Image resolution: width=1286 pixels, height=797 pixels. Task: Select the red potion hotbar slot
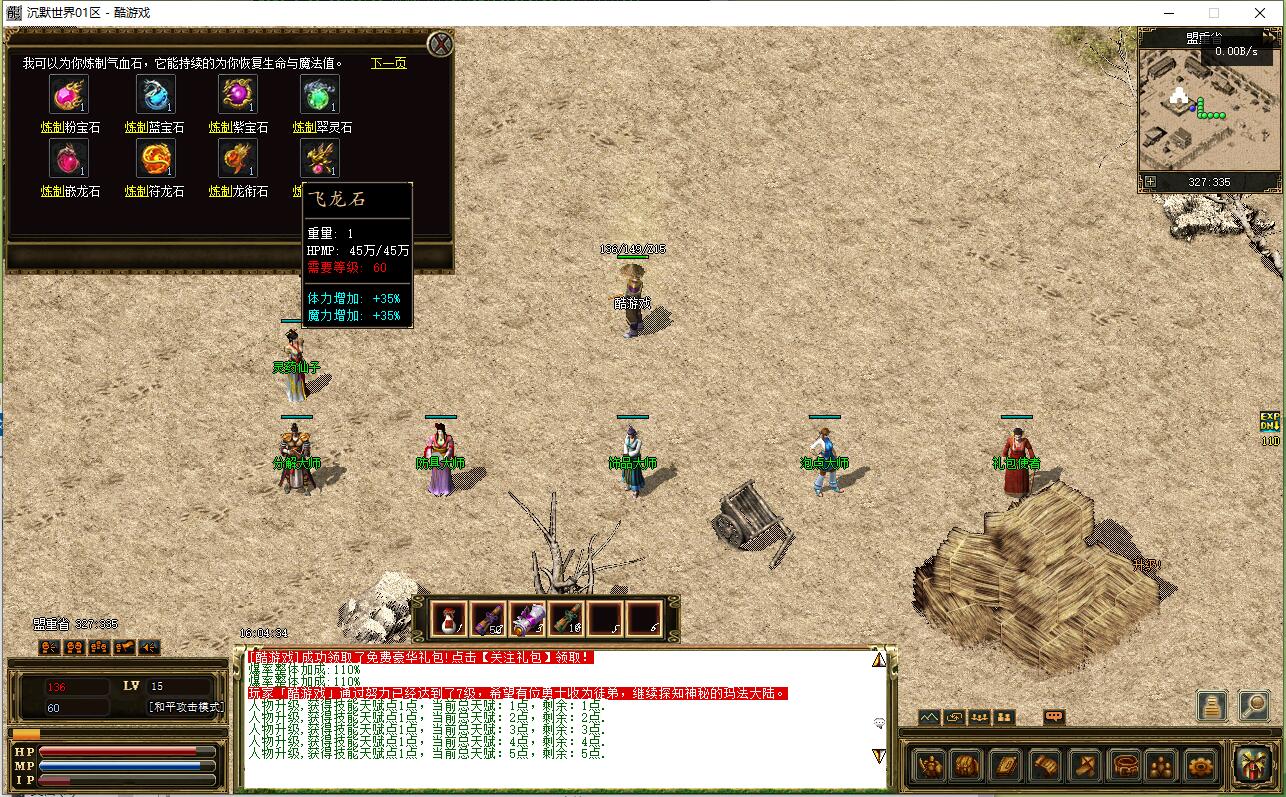tap(449, 619)
